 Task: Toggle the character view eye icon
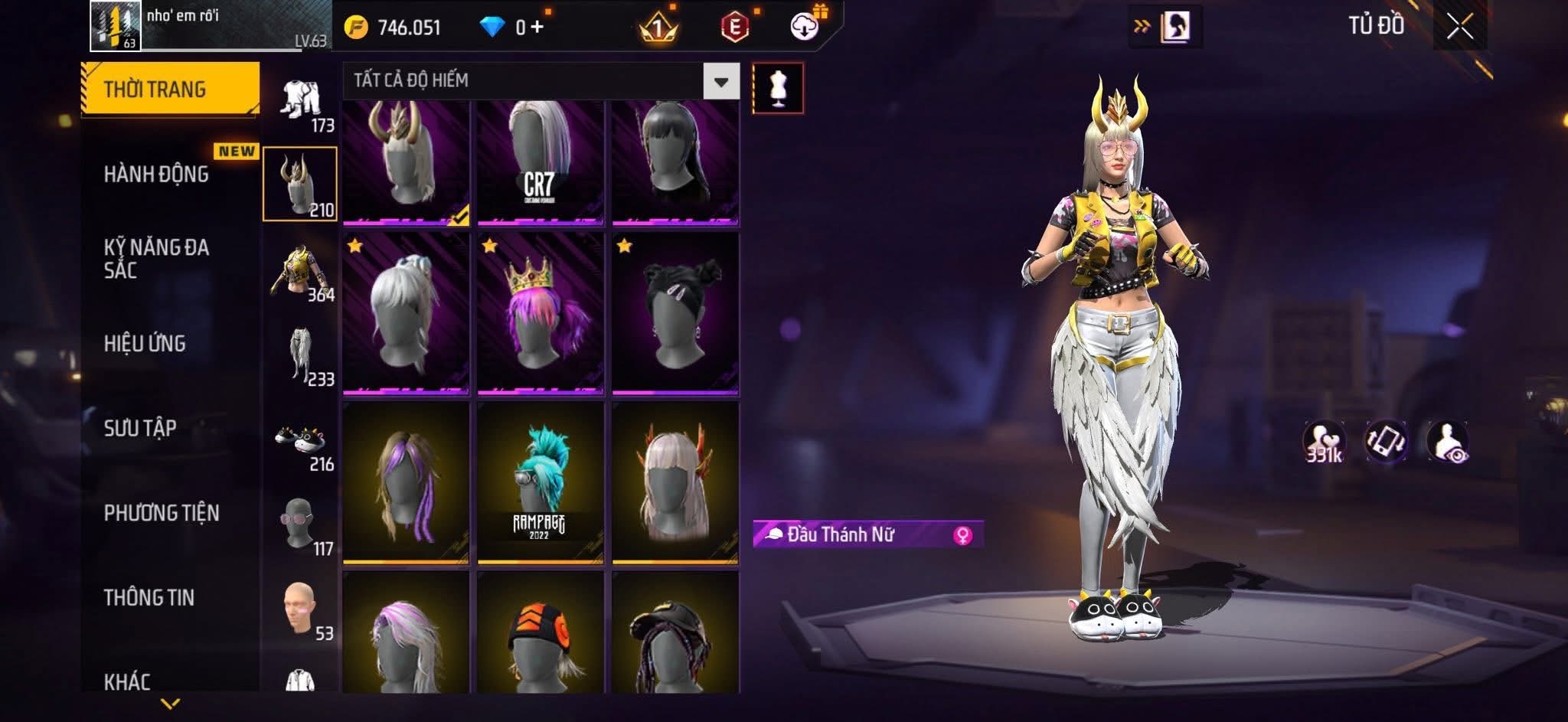(x=1447, y=443)
